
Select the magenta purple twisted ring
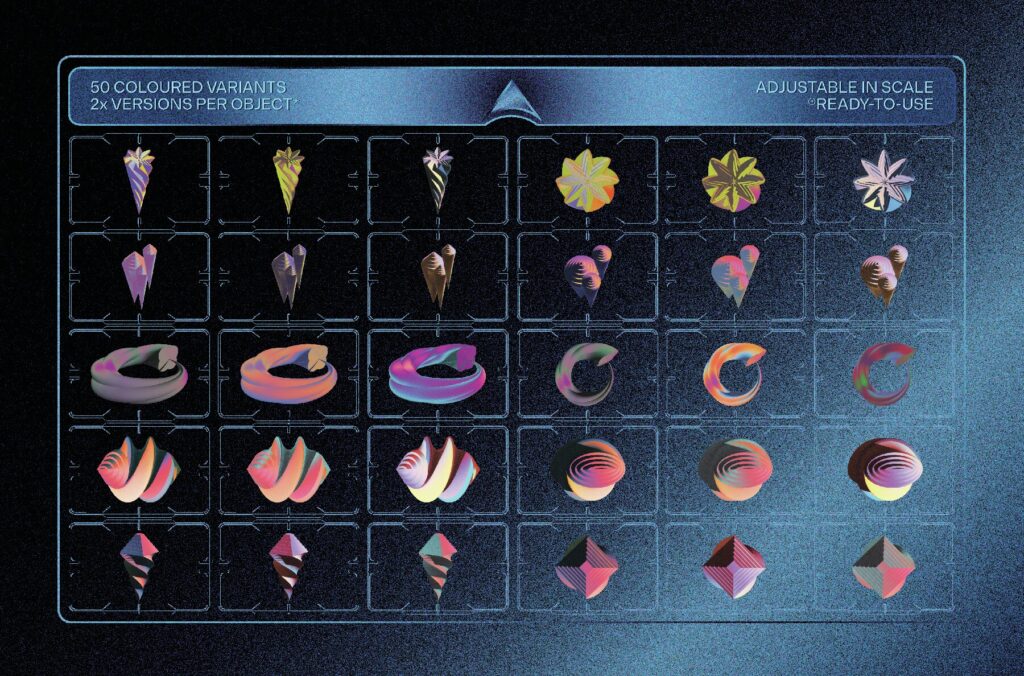437,369
